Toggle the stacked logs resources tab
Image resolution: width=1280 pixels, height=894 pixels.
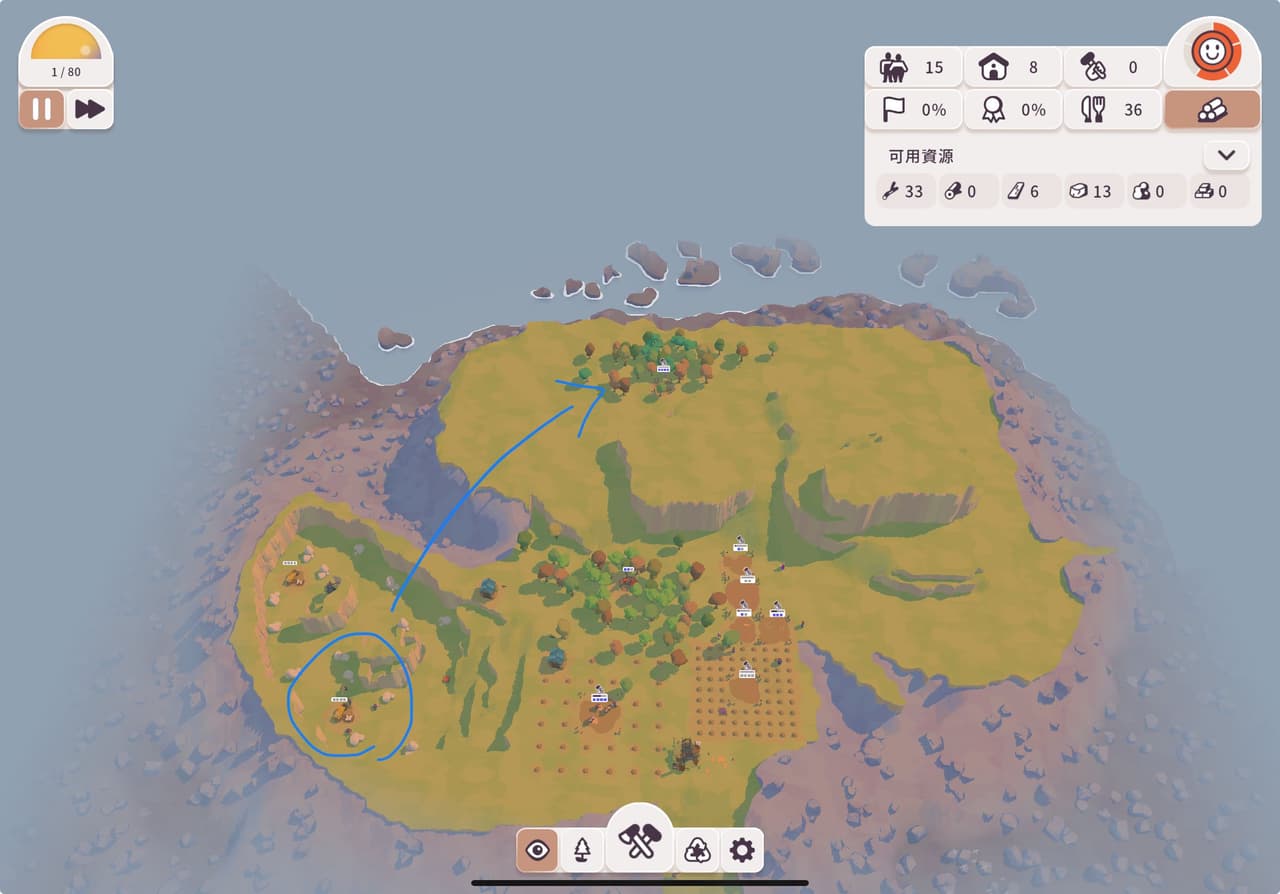tap(1212, 110)
